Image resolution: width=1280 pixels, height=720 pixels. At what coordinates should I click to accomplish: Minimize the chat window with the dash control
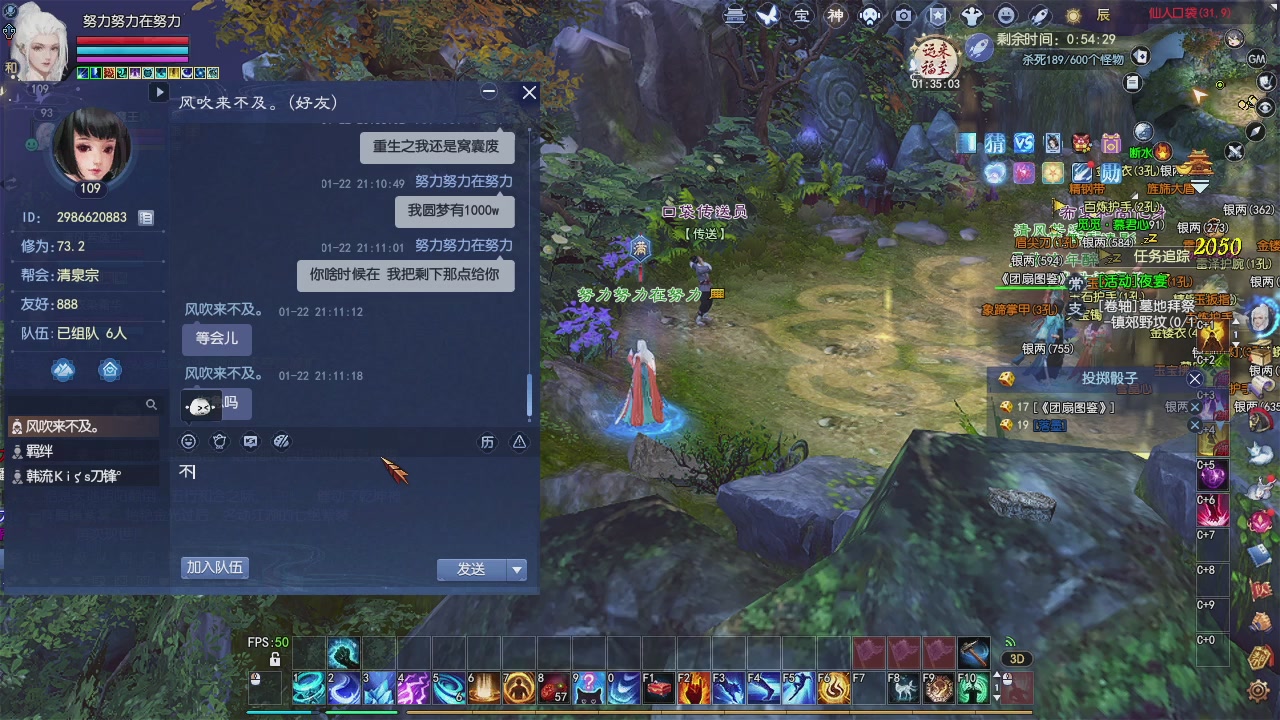pyautogui.click(x=489, y=91)
